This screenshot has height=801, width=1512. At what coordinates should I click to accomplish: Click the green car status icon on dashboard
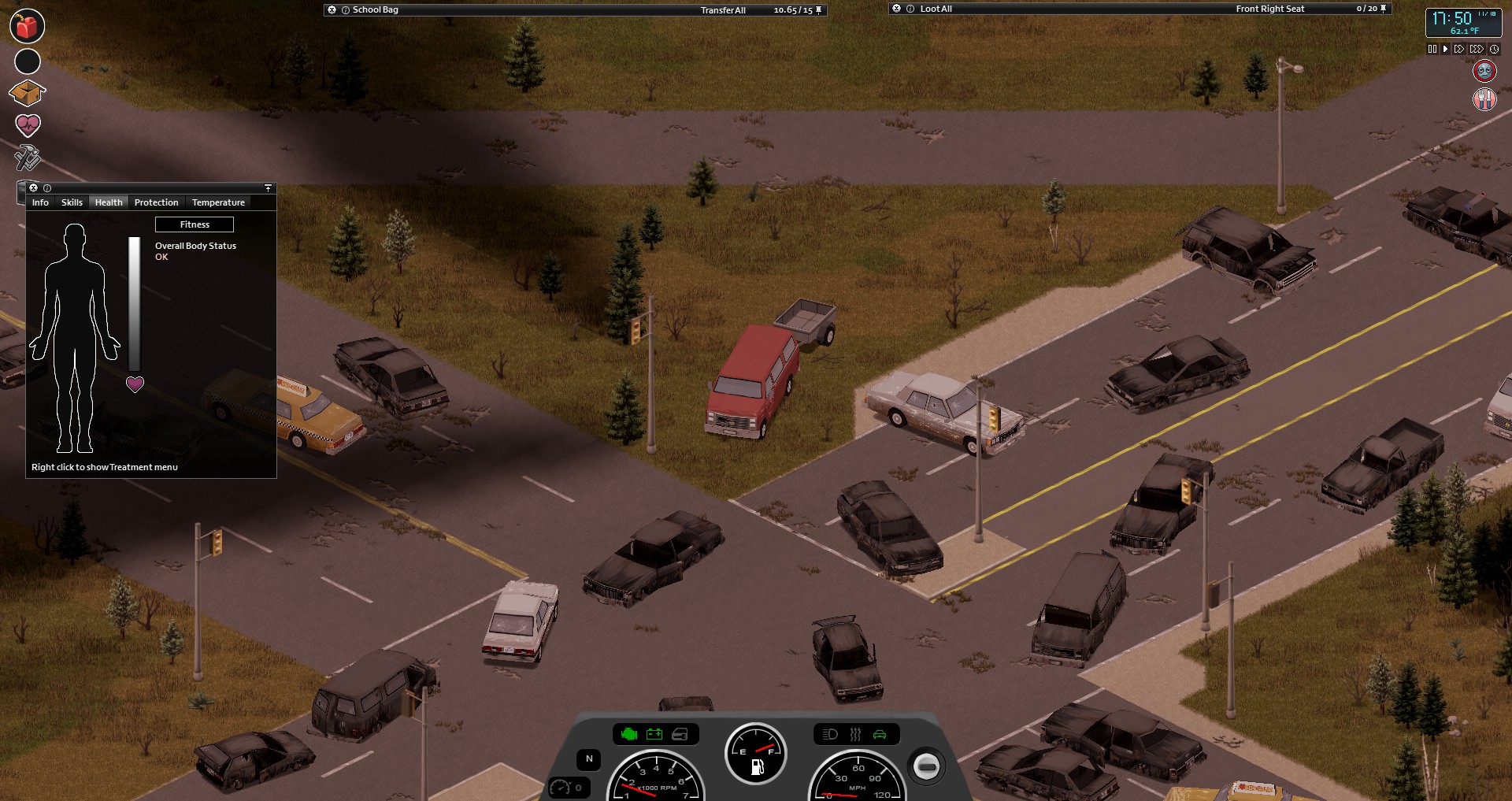point(878,734)
